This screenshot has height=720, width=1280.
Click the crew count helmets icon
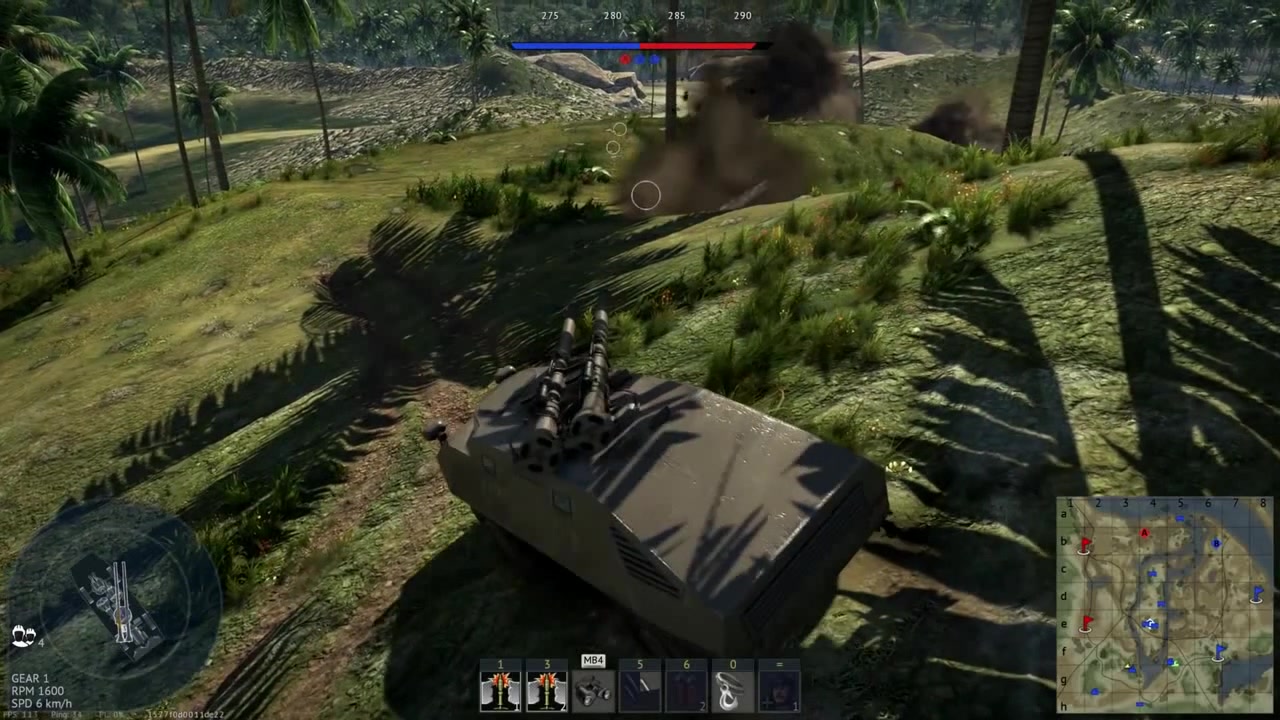tap(24, 636)
